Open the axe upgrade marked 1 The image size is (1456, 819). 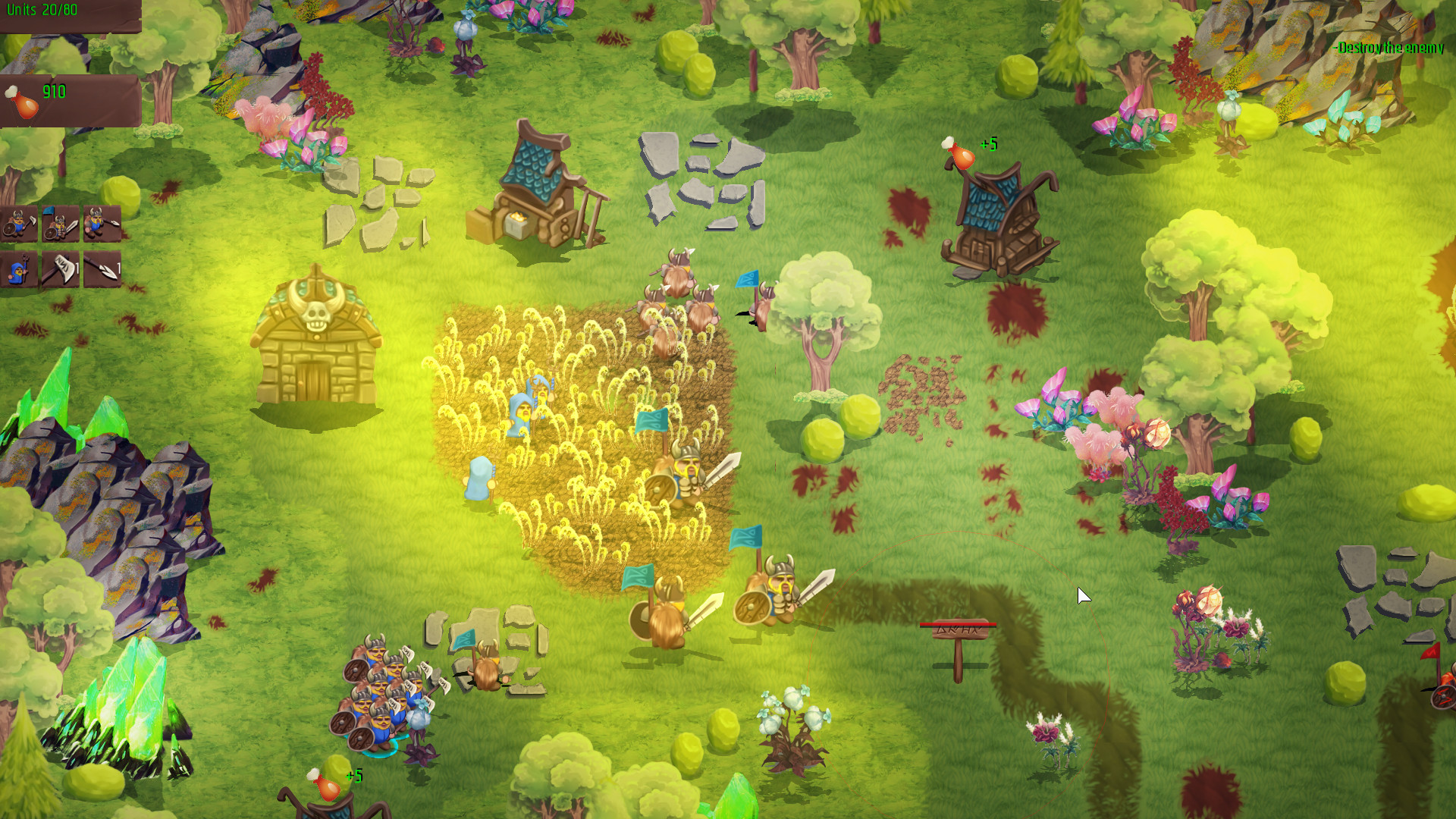coord(61,269)
